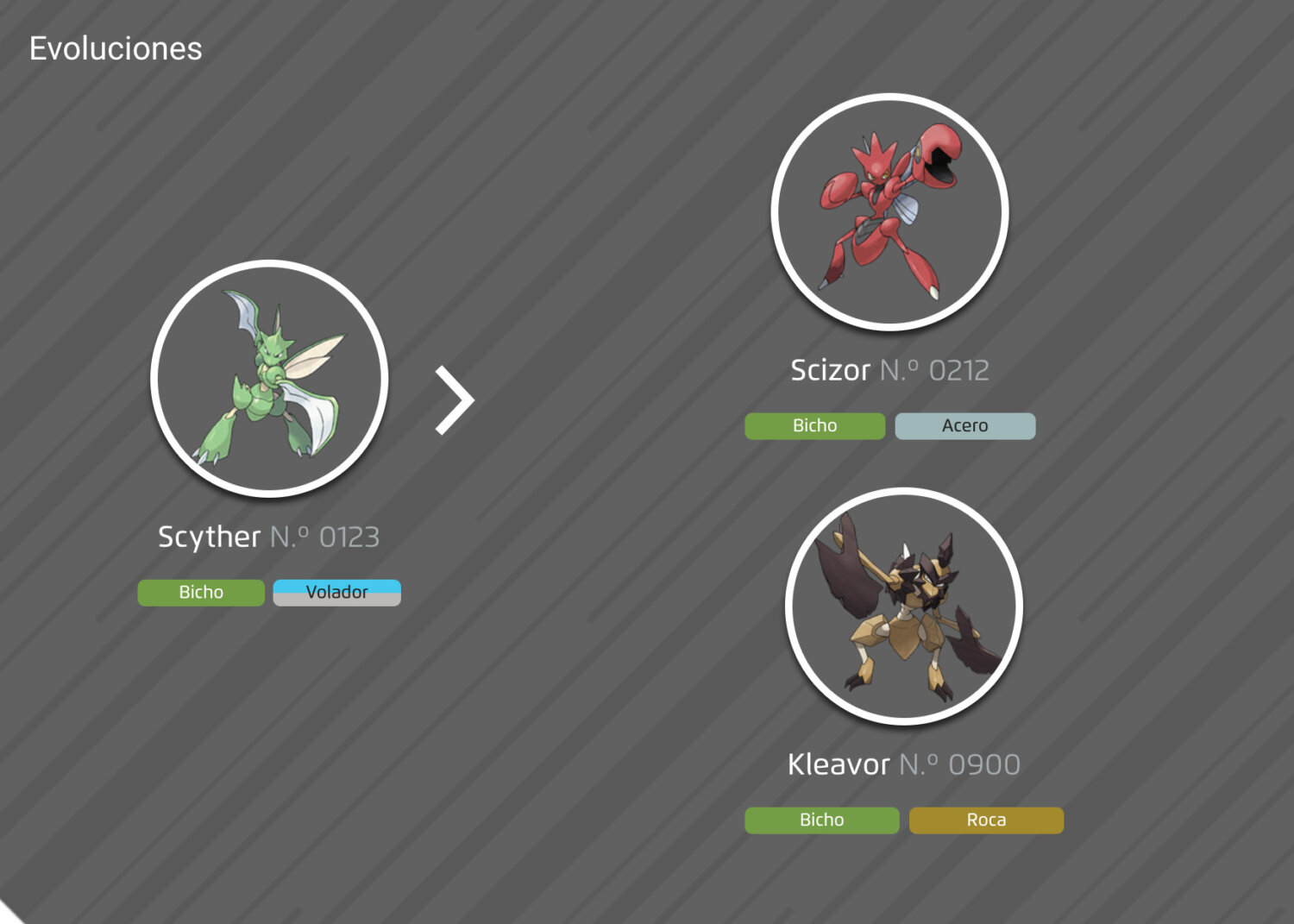The height and width of the screenshot is (924, 1294).
Task: Click the Evoluciones section heading
Action: (116, 49)
